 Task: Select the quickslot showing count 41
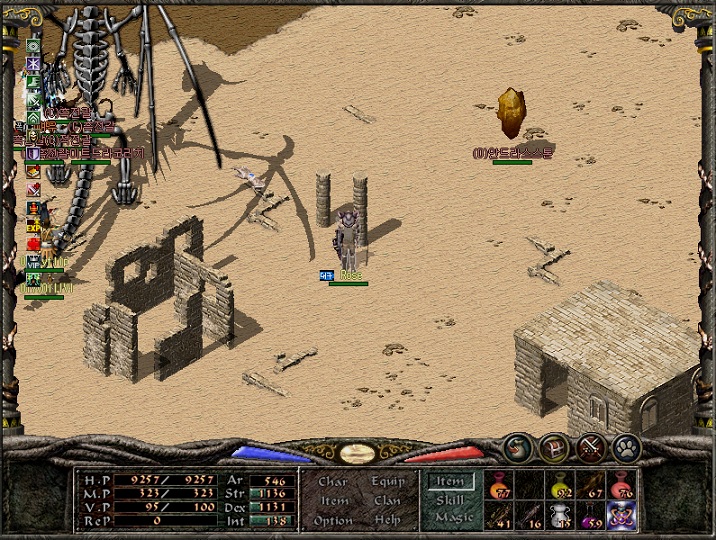tap(500, 515)
